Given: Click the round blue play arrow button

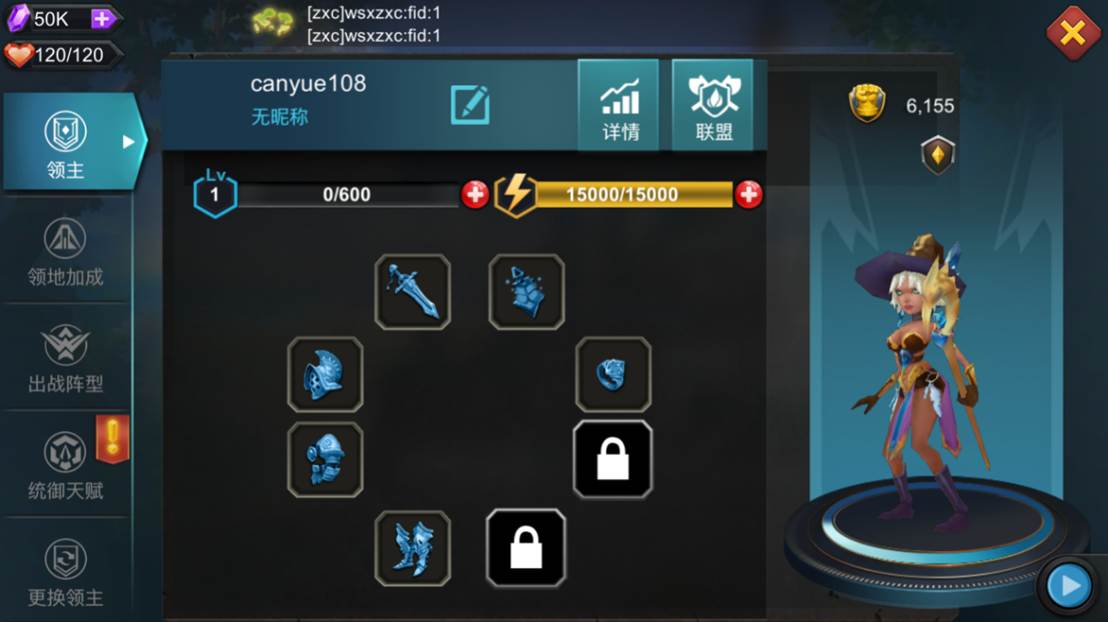Looking at the screenshot, I should click(1069, 585).
